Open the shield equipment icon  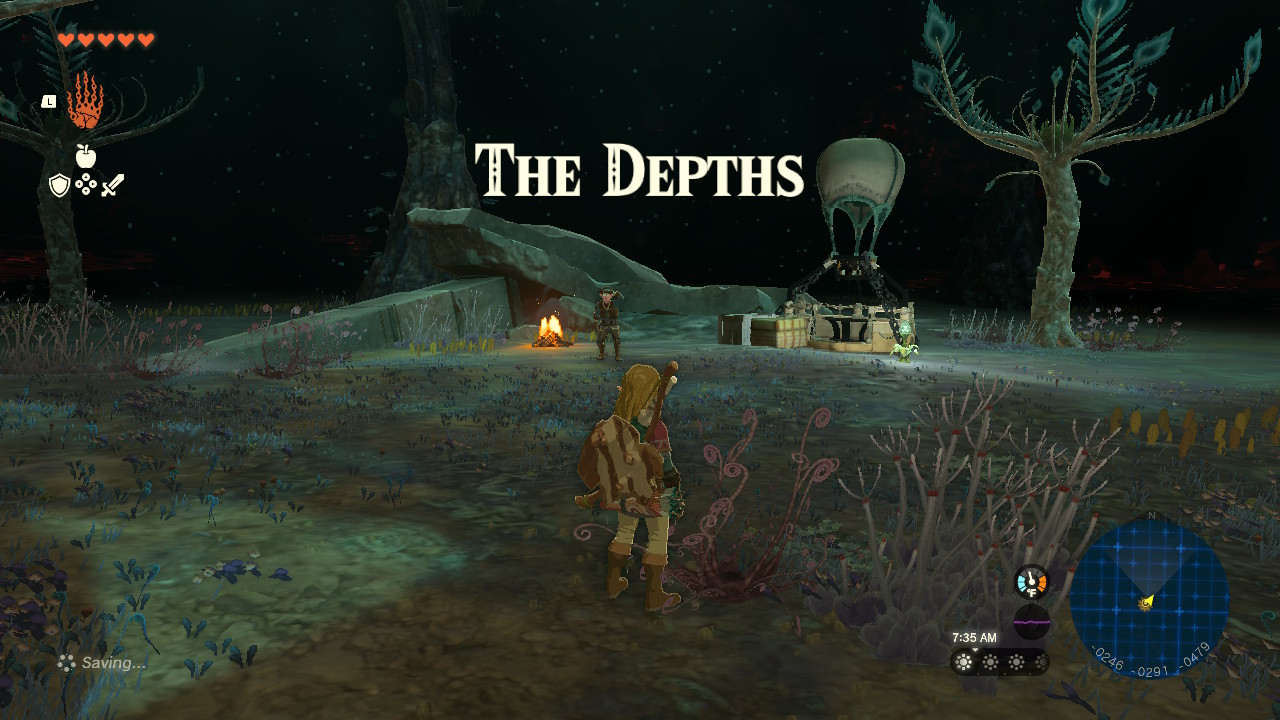(60, 185)
